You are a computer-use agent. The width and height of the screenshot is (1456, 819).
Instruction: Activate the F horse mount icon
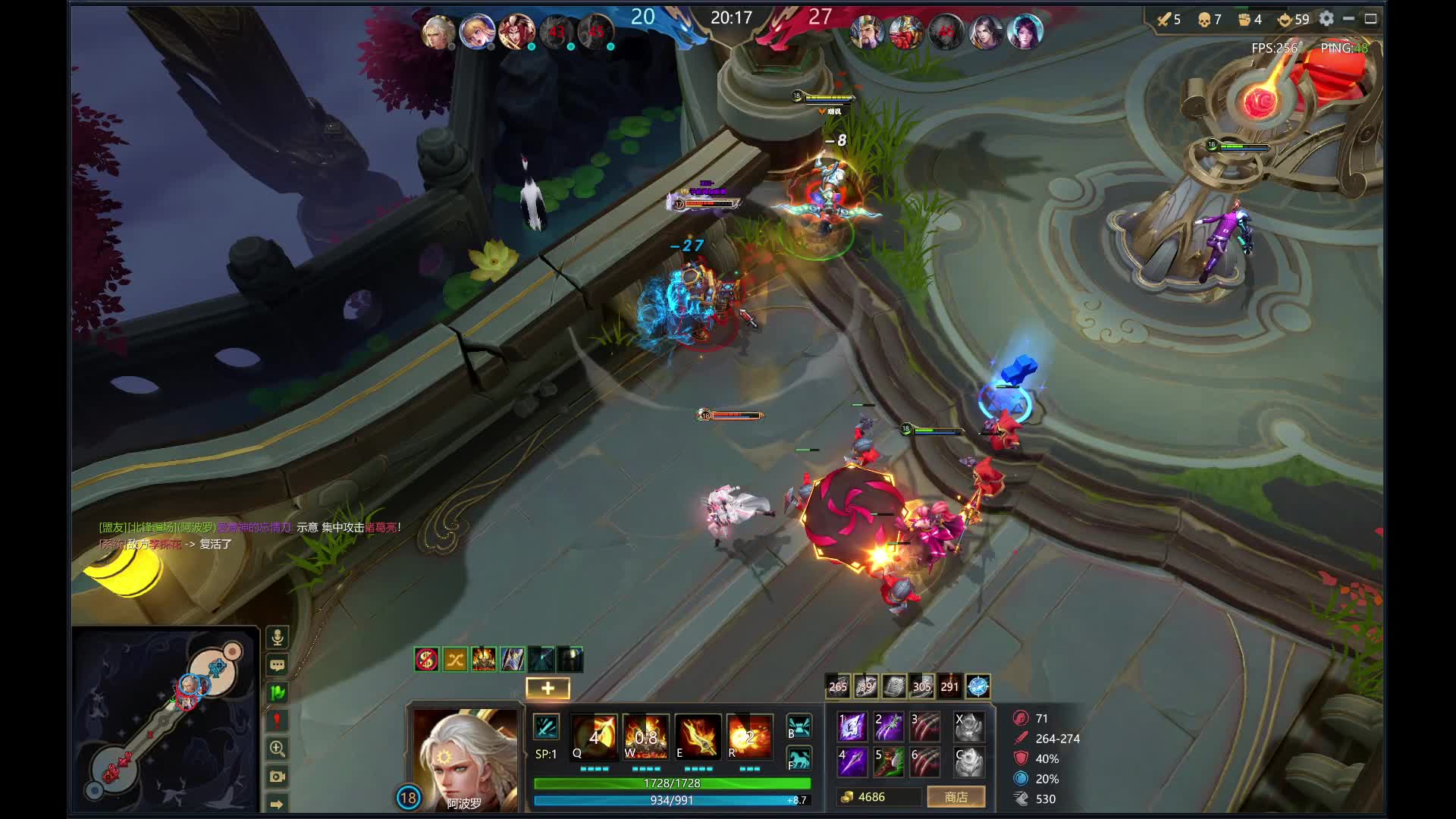(x=799, y=759)
